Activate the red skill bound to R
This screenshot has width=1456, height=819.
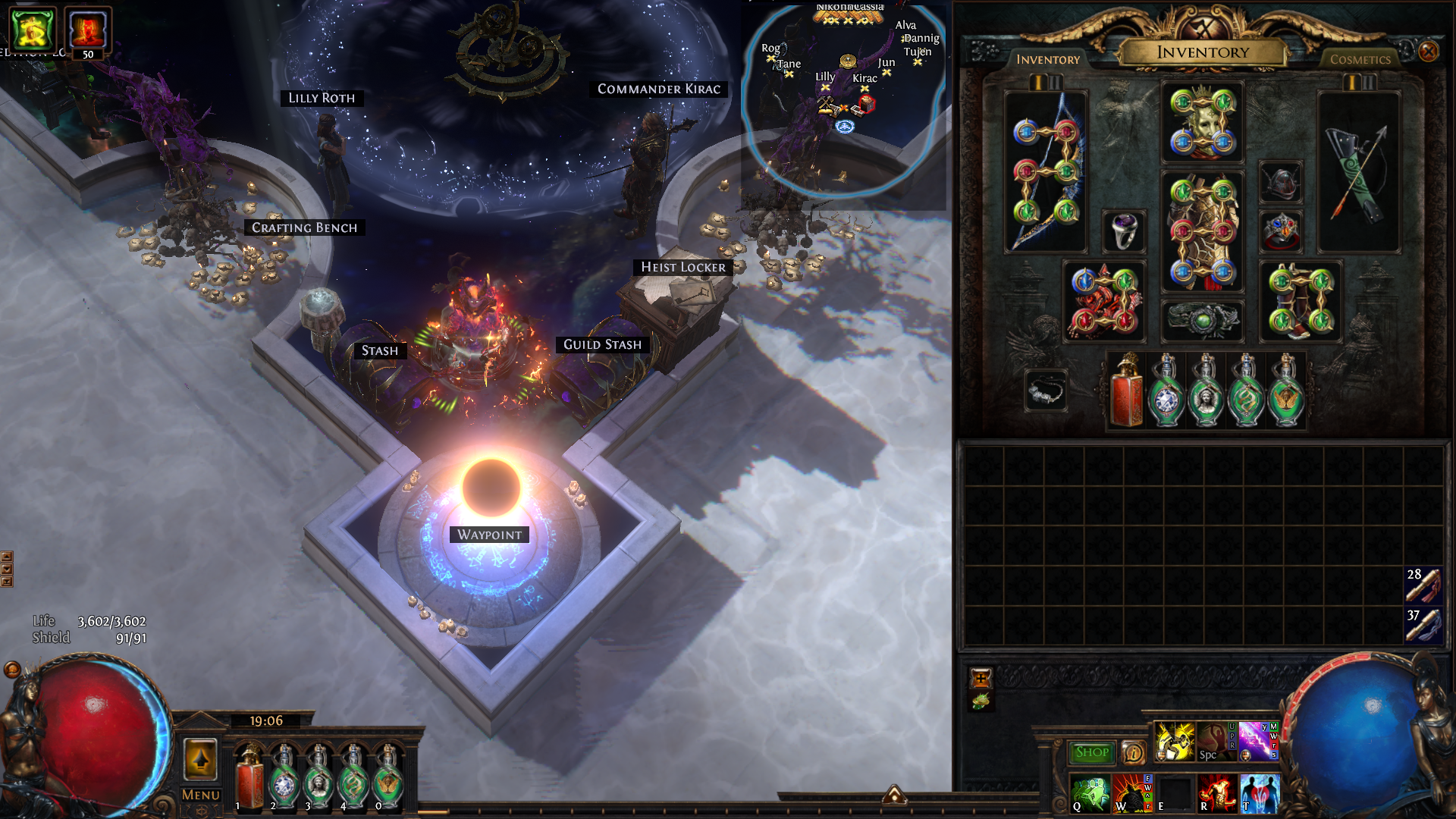tap(1216, 794)
